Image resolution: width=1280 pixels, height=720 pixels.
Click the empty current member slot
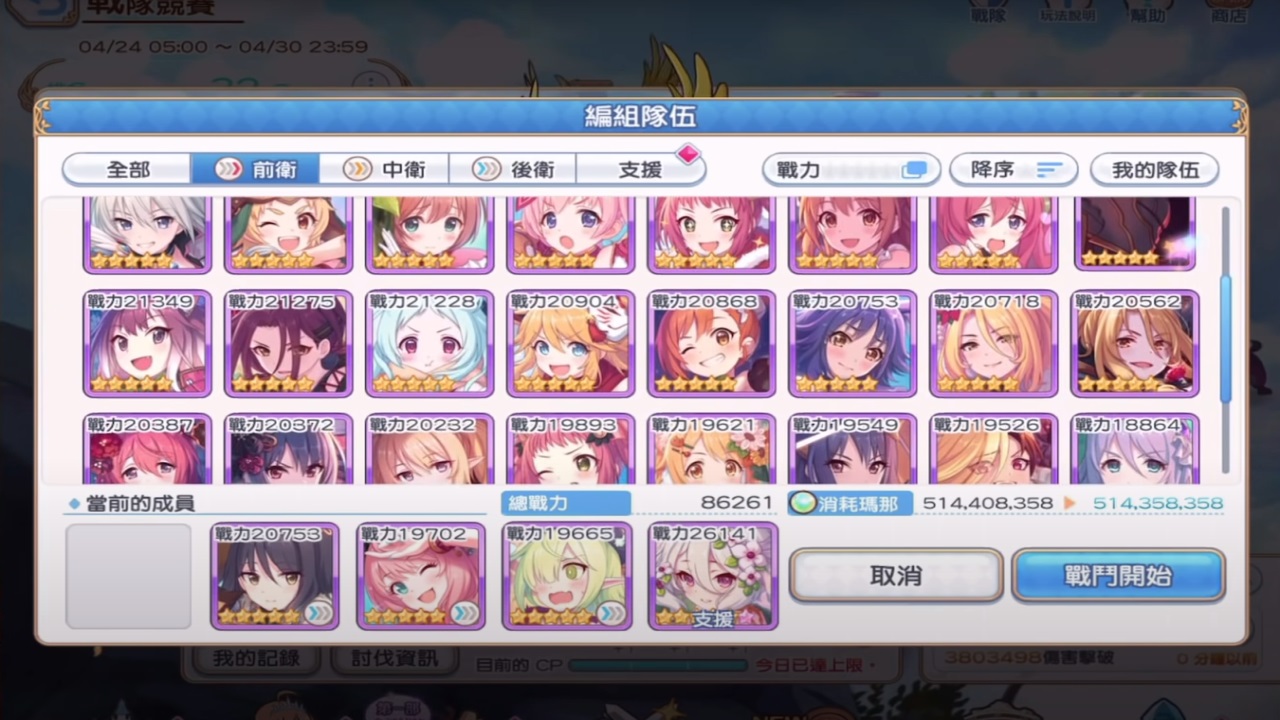[129, 576]
